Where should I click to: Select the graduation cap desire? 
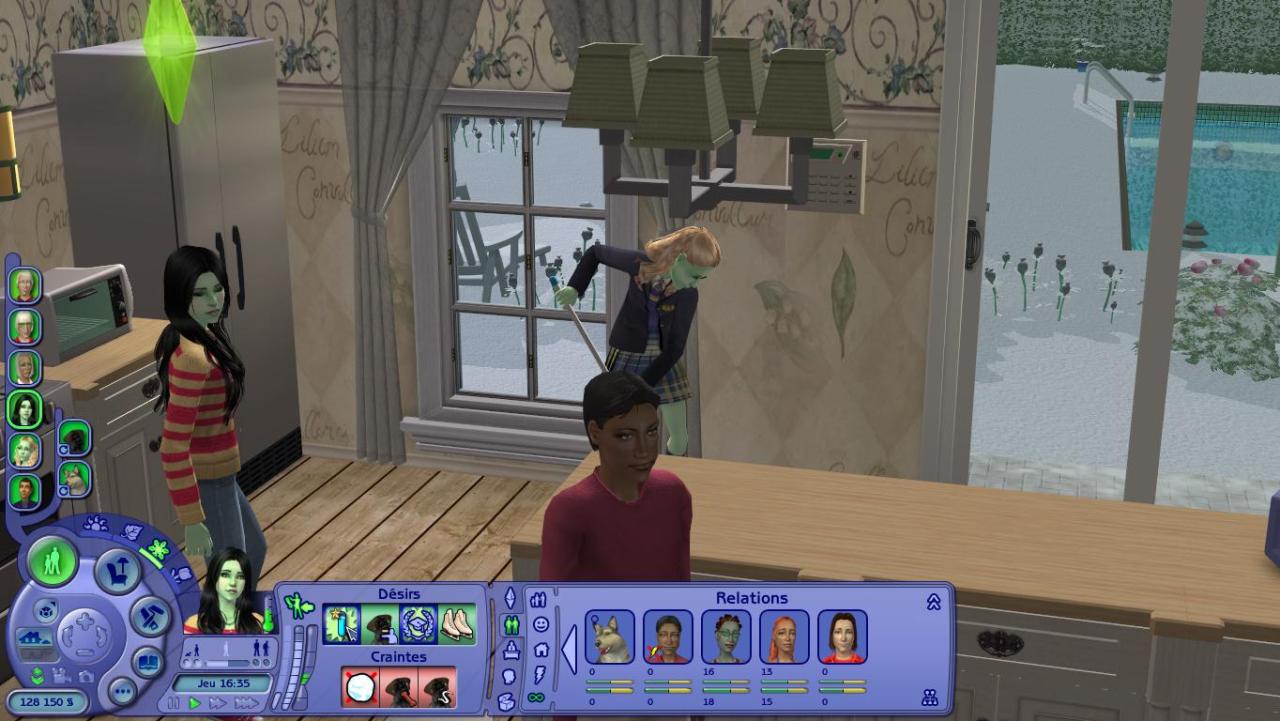click(x=418, y=625)
